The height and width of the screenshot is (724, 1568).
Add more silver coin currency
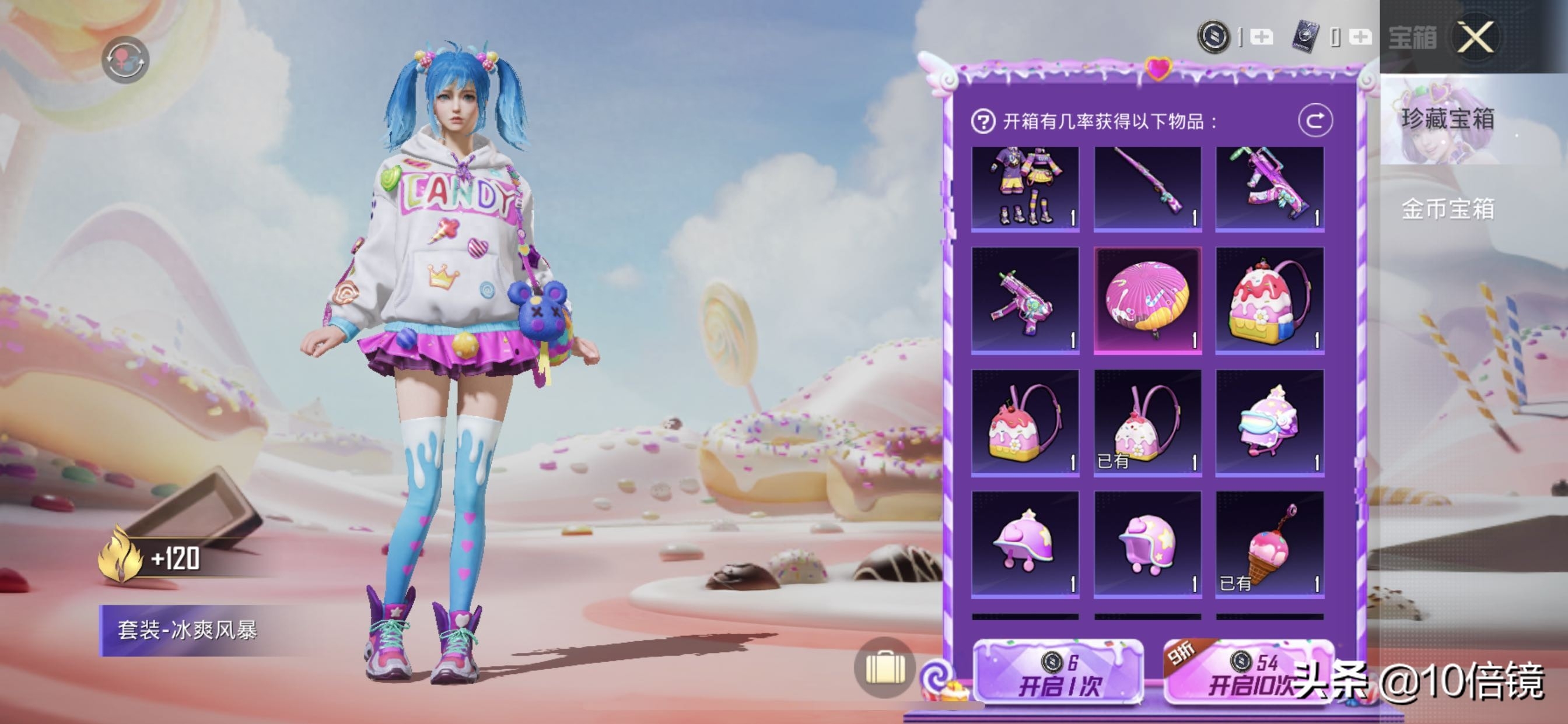pyautogui.click(x=1261, y=37)
